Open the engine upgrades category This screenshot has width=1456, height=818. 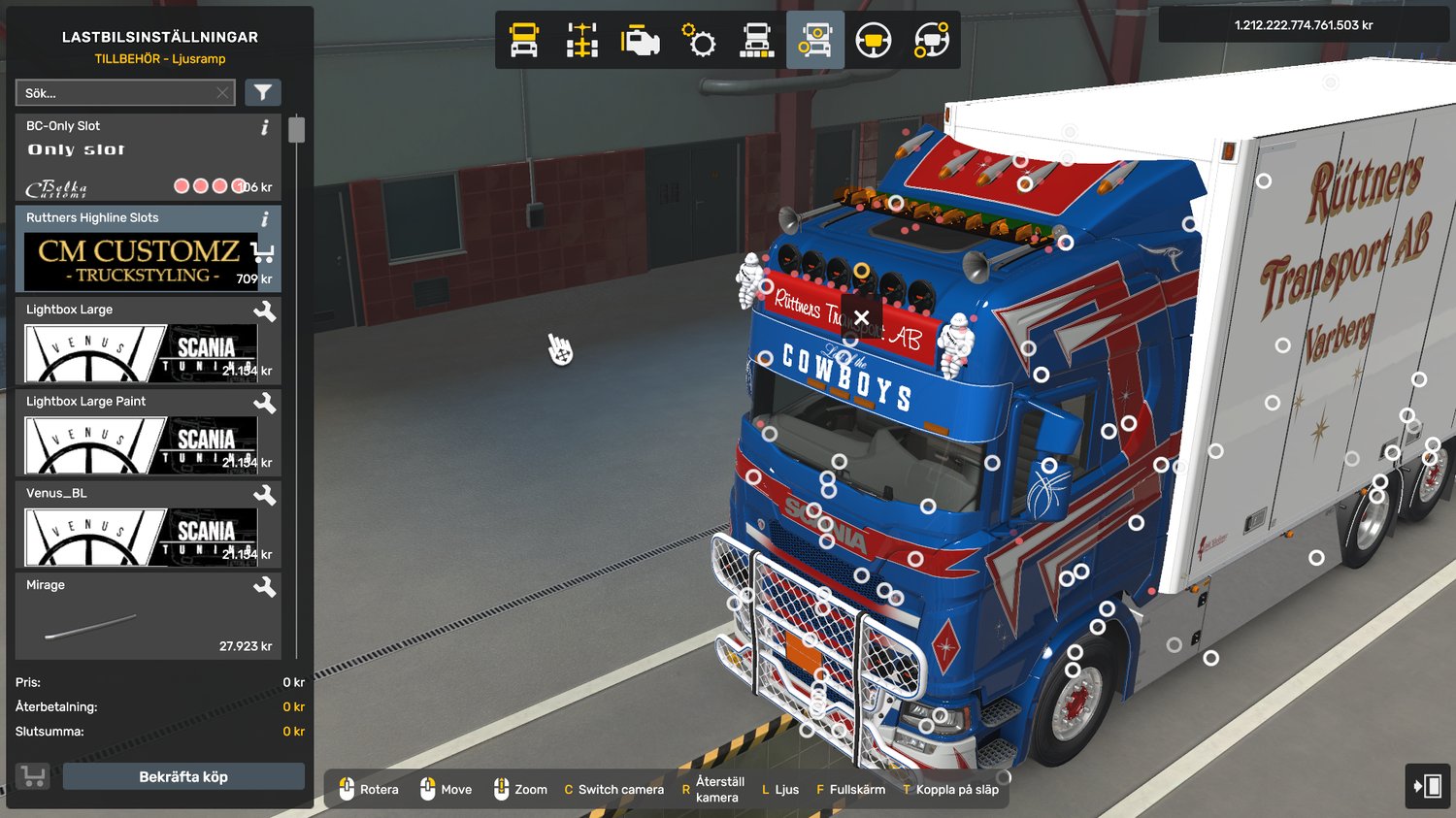coord(641,41)
